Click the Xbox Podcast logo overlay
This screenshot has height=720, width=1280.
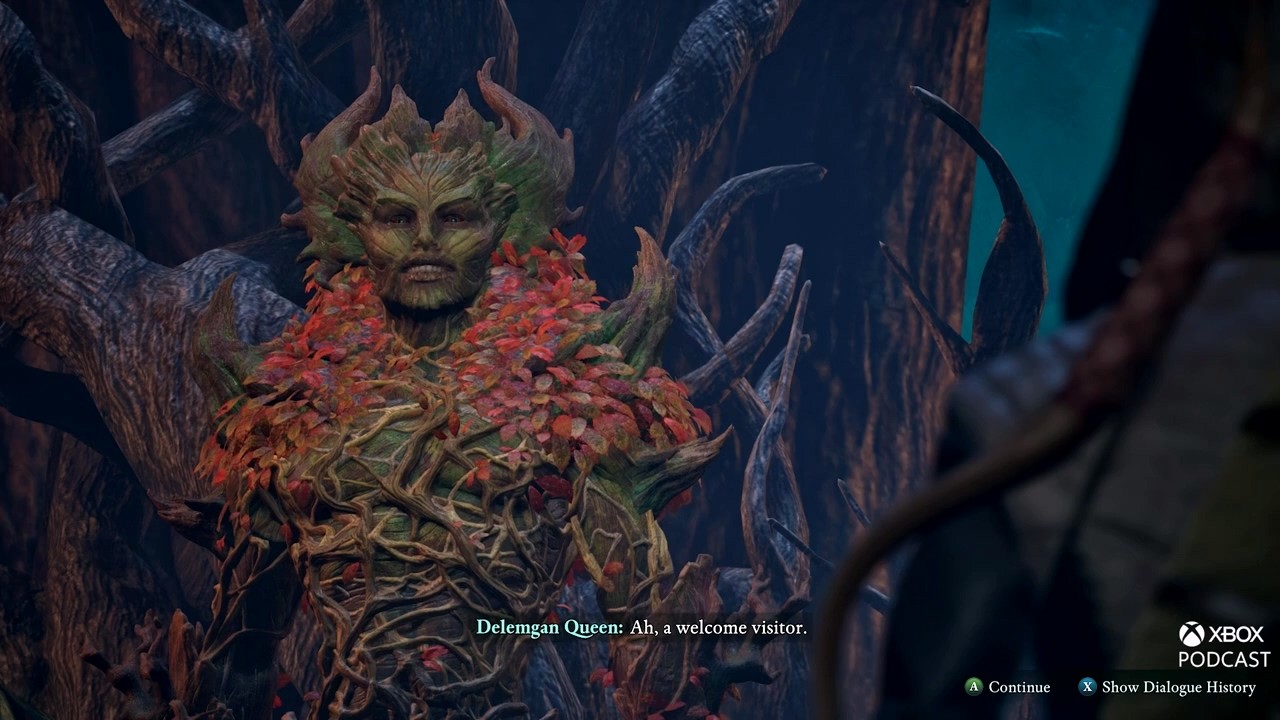[1222, 645]
